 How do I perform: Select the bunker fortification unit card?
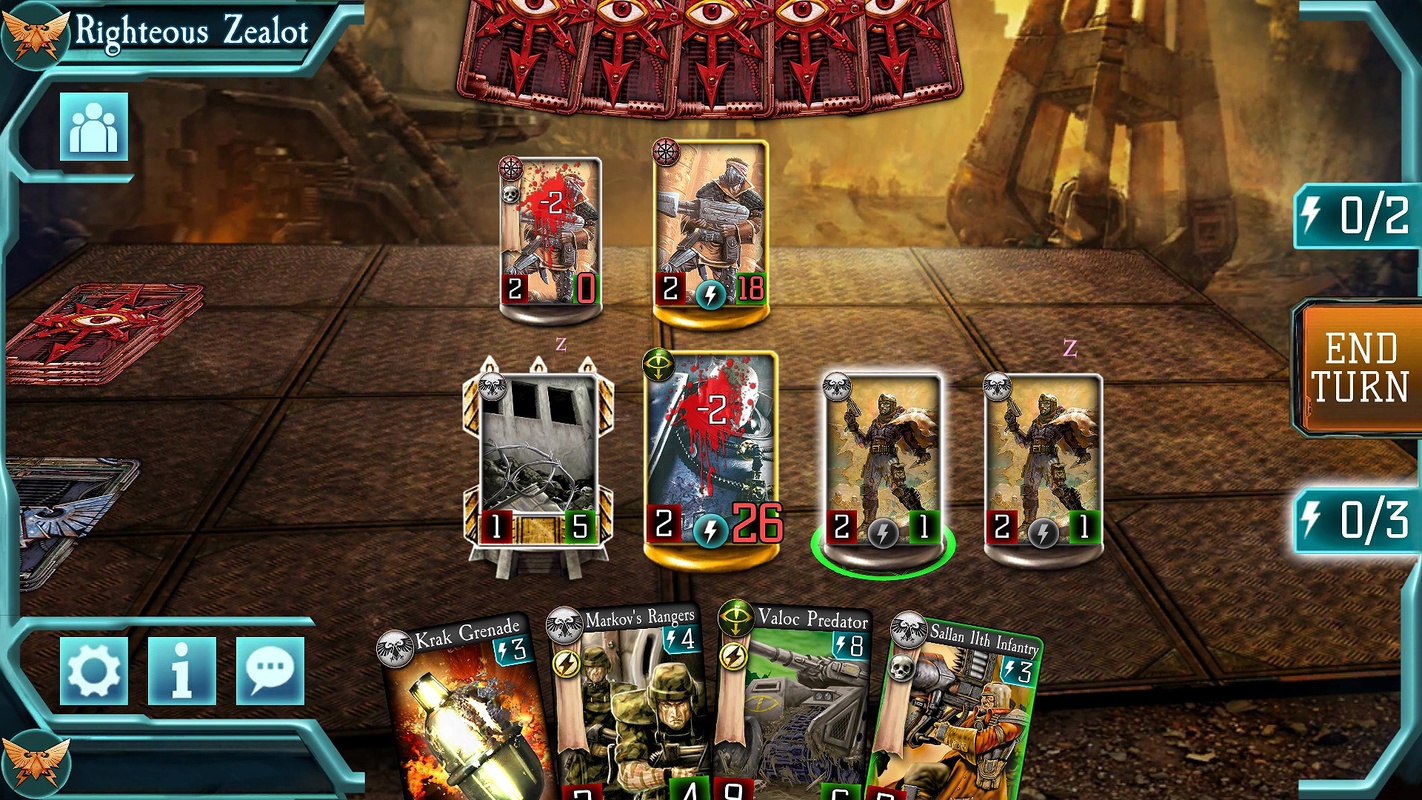539,460
